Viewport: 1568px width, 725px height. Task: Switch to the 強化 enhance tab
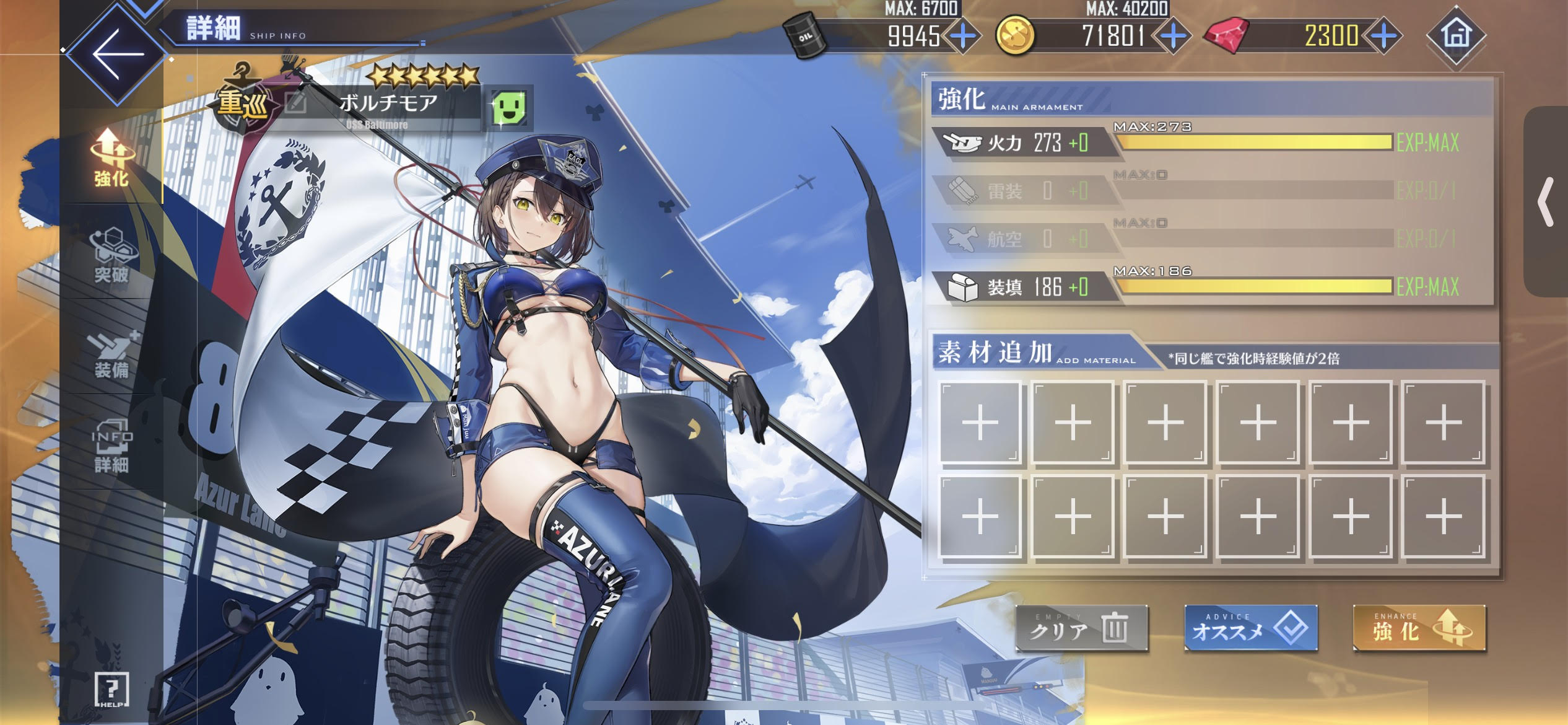[x=111, y=158]
